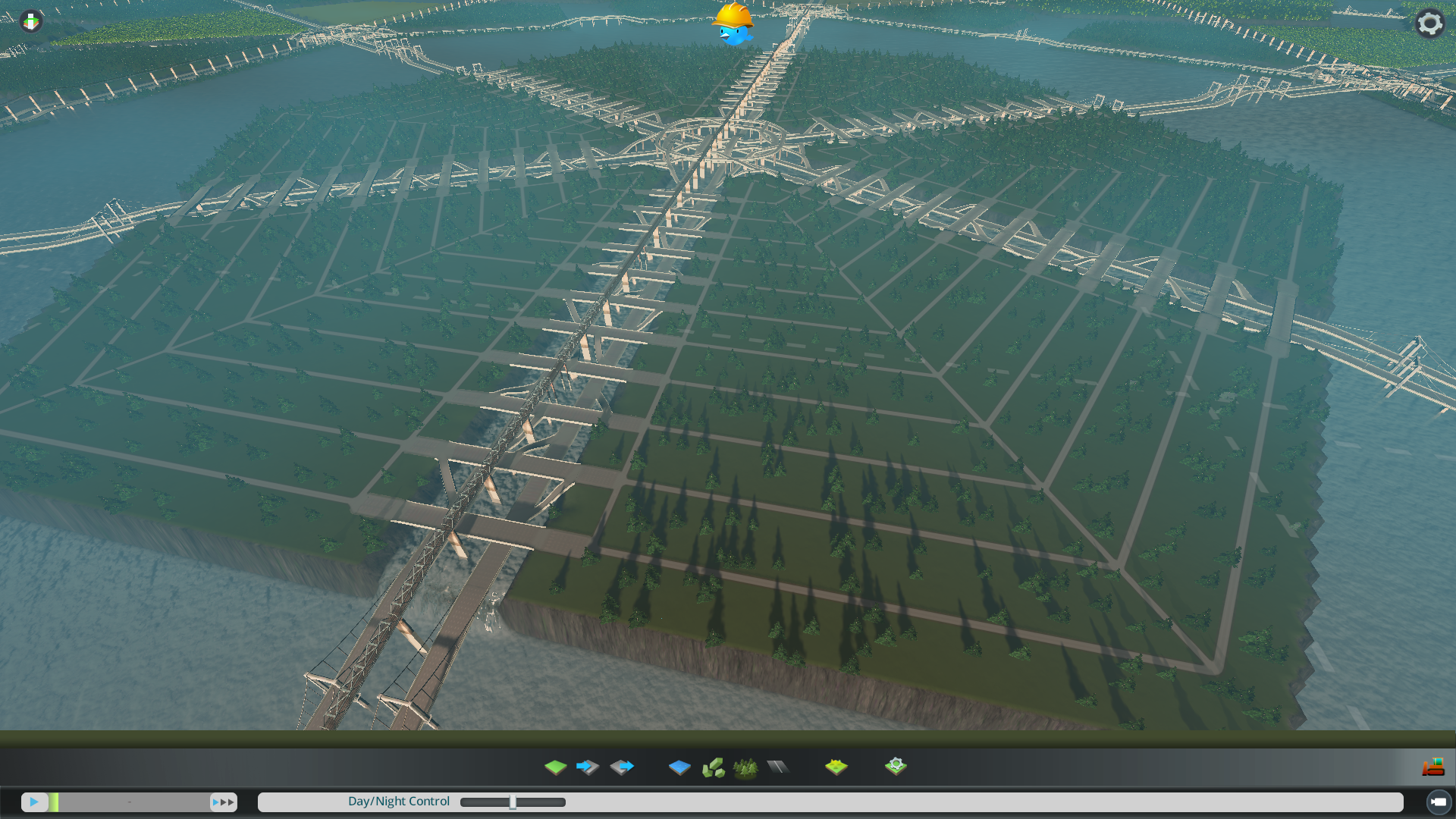Toggle simulation play/pause
This screenshot has height=819, width=1456.
tap(36, 802)
